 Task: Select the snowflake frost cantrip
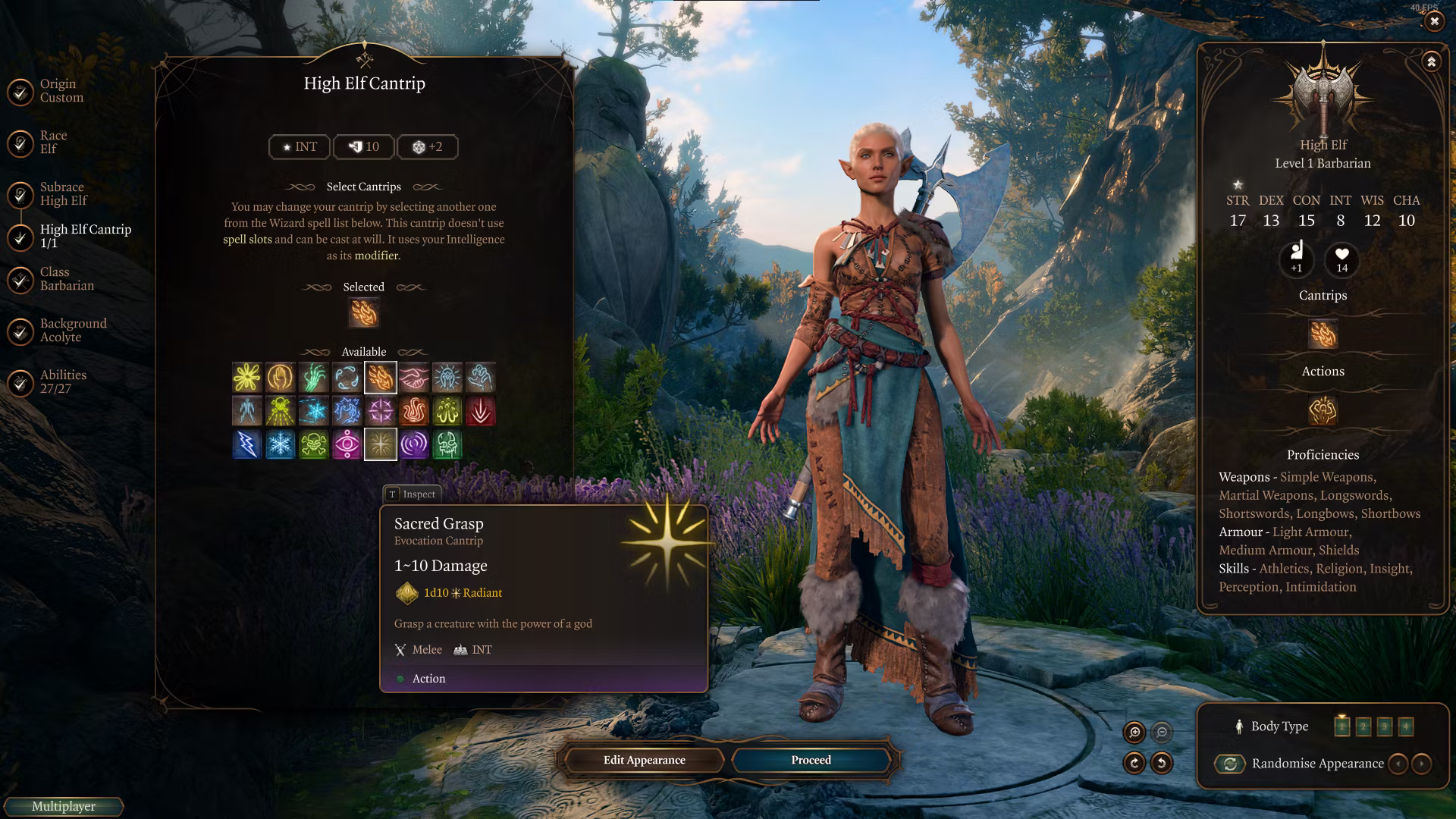coord(281,444)
